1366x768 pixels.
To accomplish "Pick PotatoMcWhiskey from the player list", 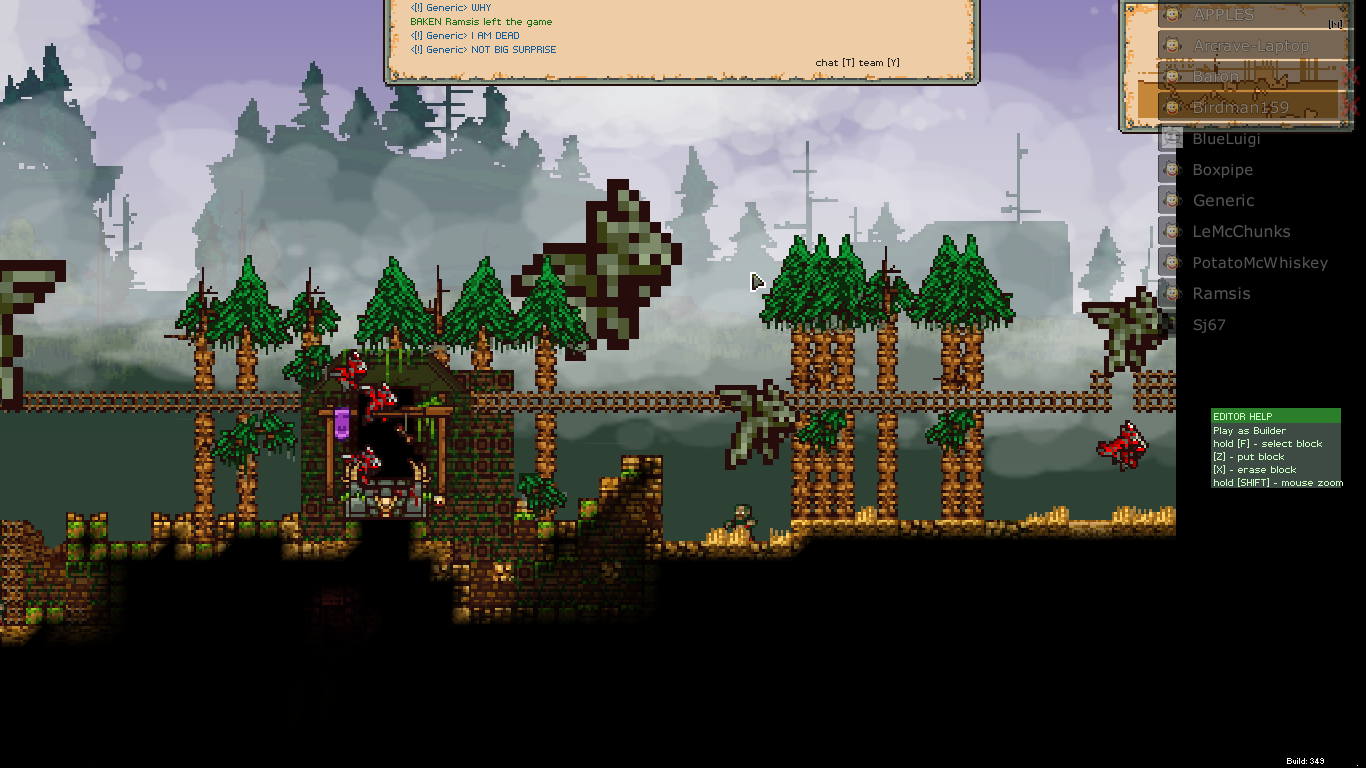I will coord(1259,263).
